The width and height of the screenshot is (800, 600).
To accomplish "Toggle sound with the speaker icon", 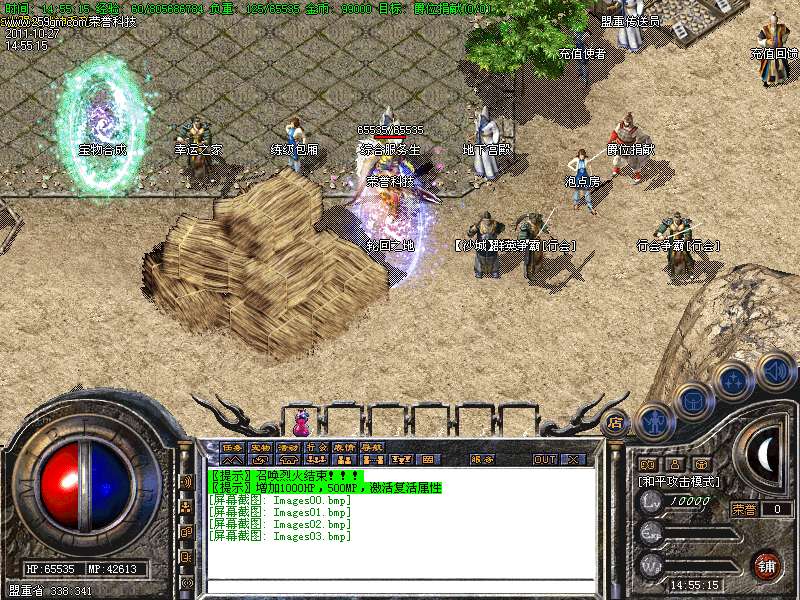I will coord(773,372).
